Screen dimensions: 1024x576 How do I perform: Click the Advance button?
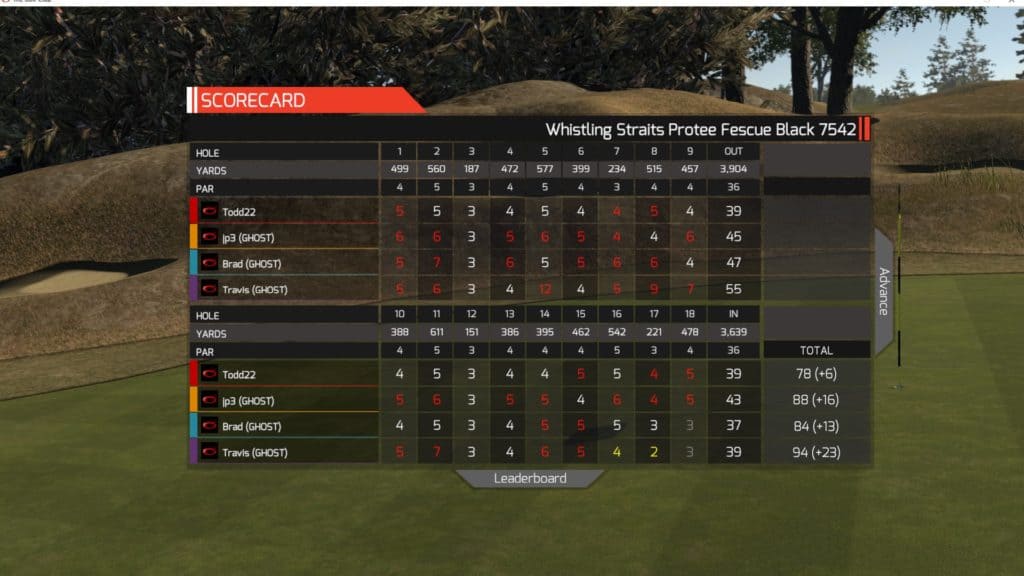pos(884,291)
